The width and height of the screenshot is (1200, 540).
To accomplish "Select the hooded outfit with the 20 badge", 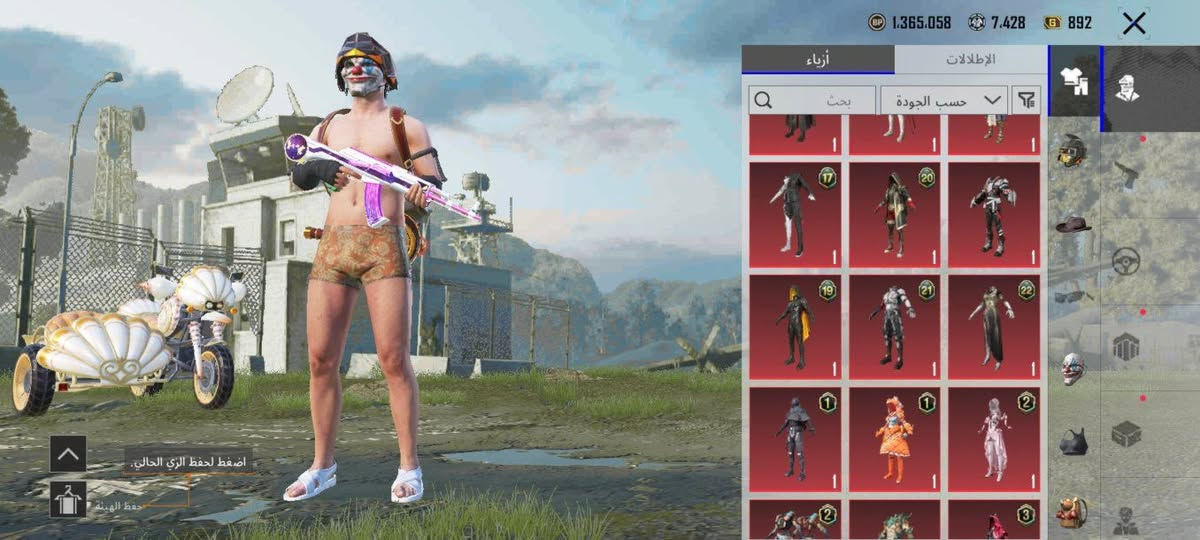I will coord(894,215).
